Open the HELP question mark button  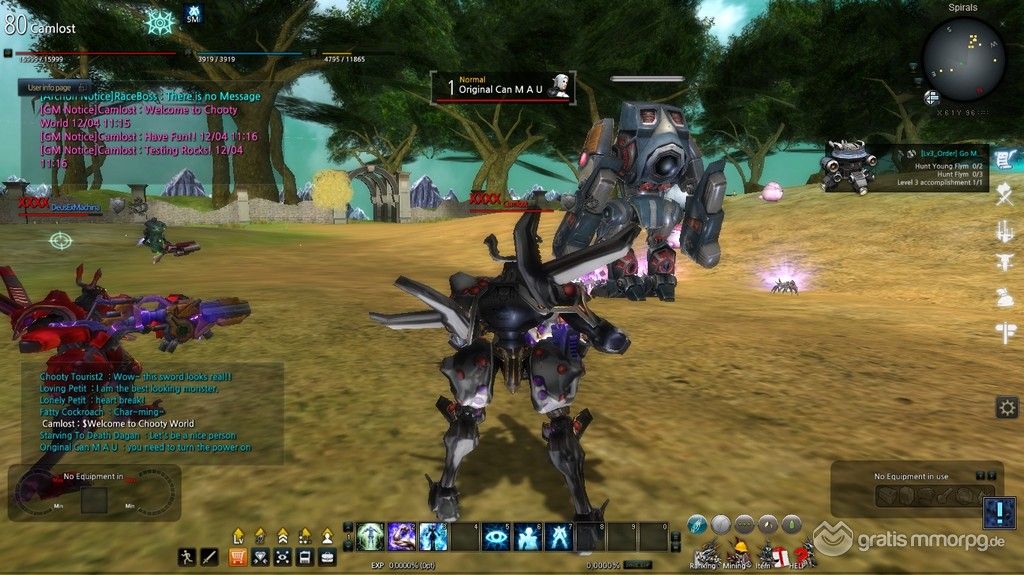[801, 553]
